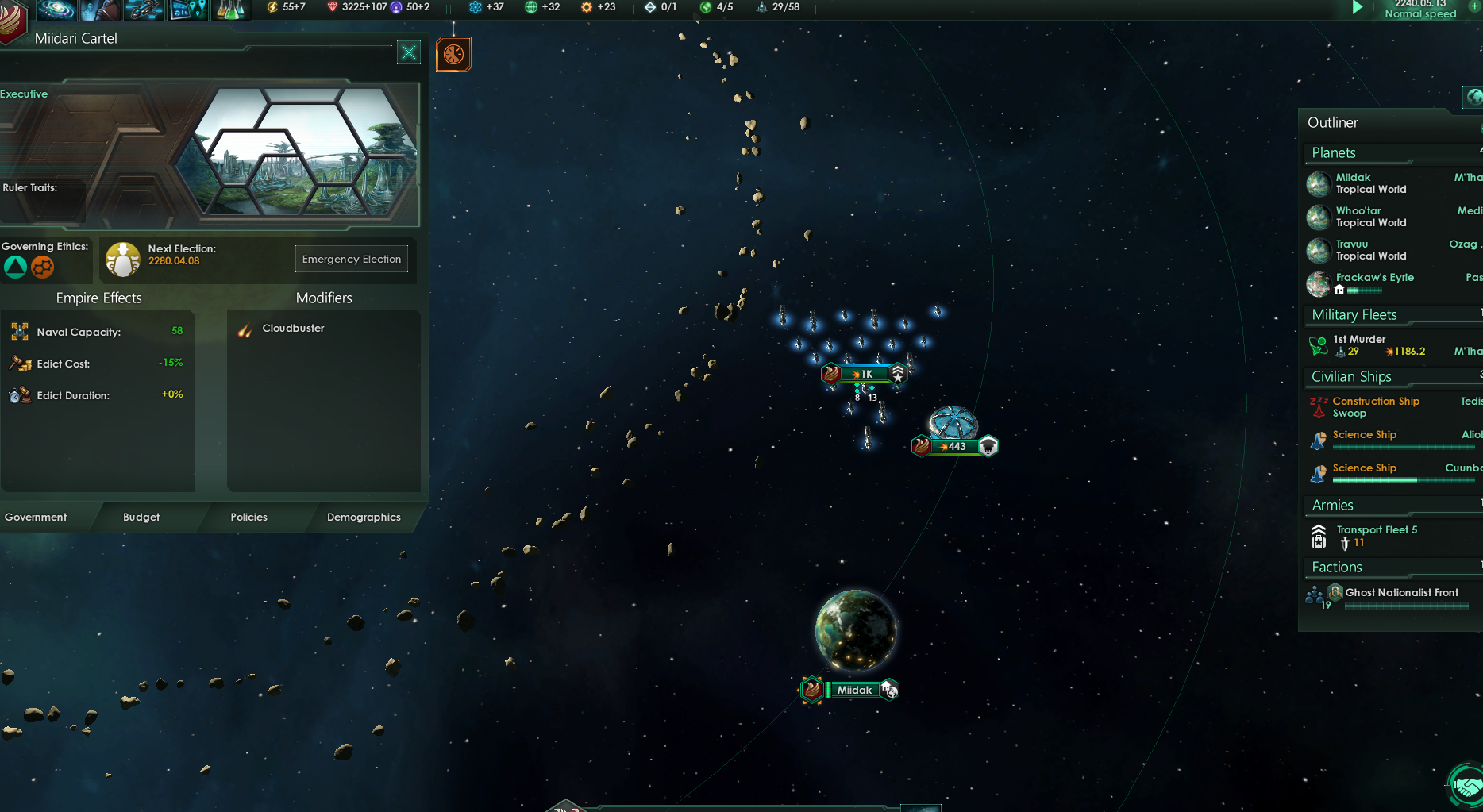Click the energy credits icon
Screen dimensions: 1483x812
[271, 6]
